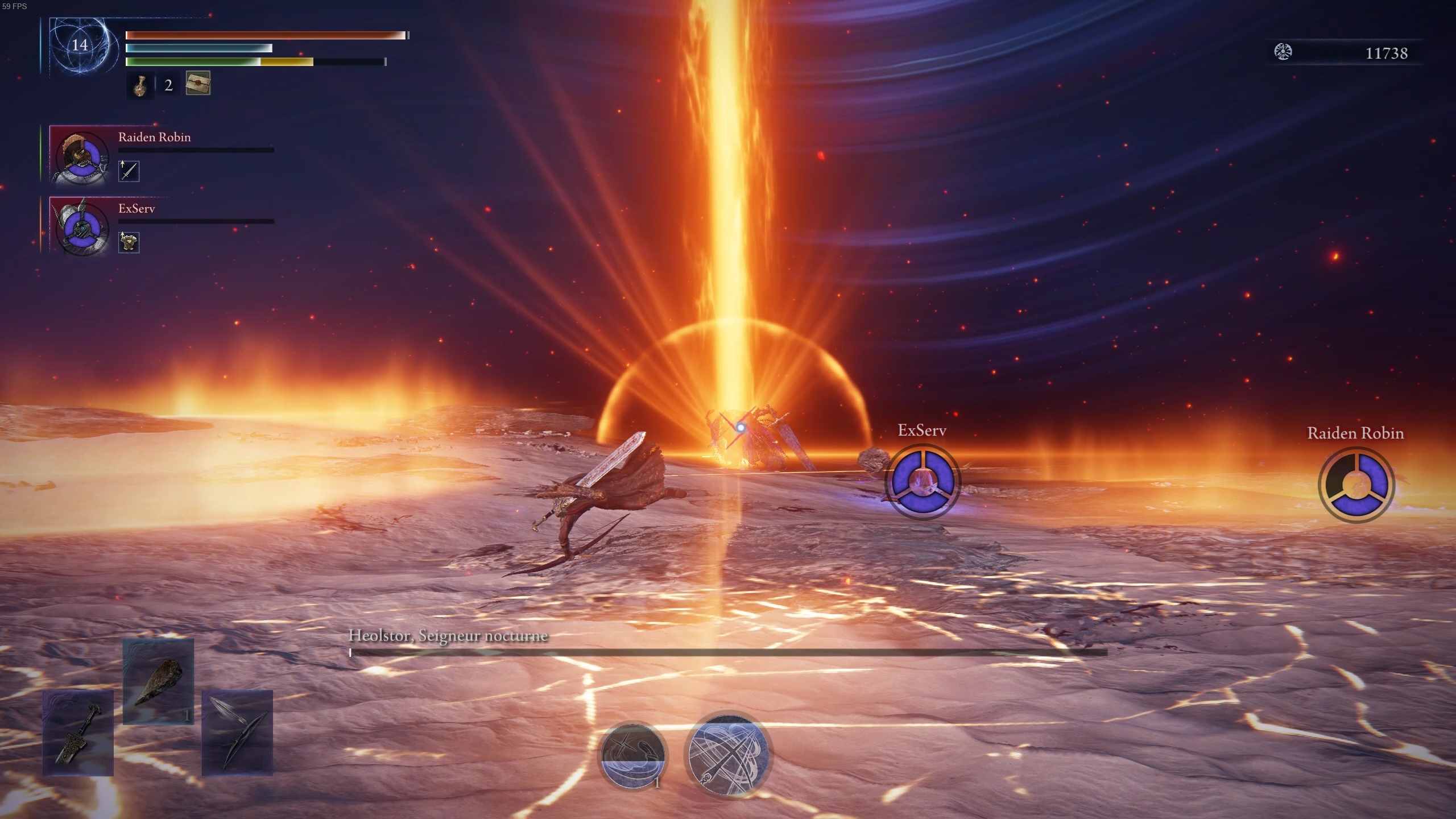The height and width of the screenshot is (819, 1456).
Task: Click ExServ's in-world player marker
Action: (x=923, y=481)
